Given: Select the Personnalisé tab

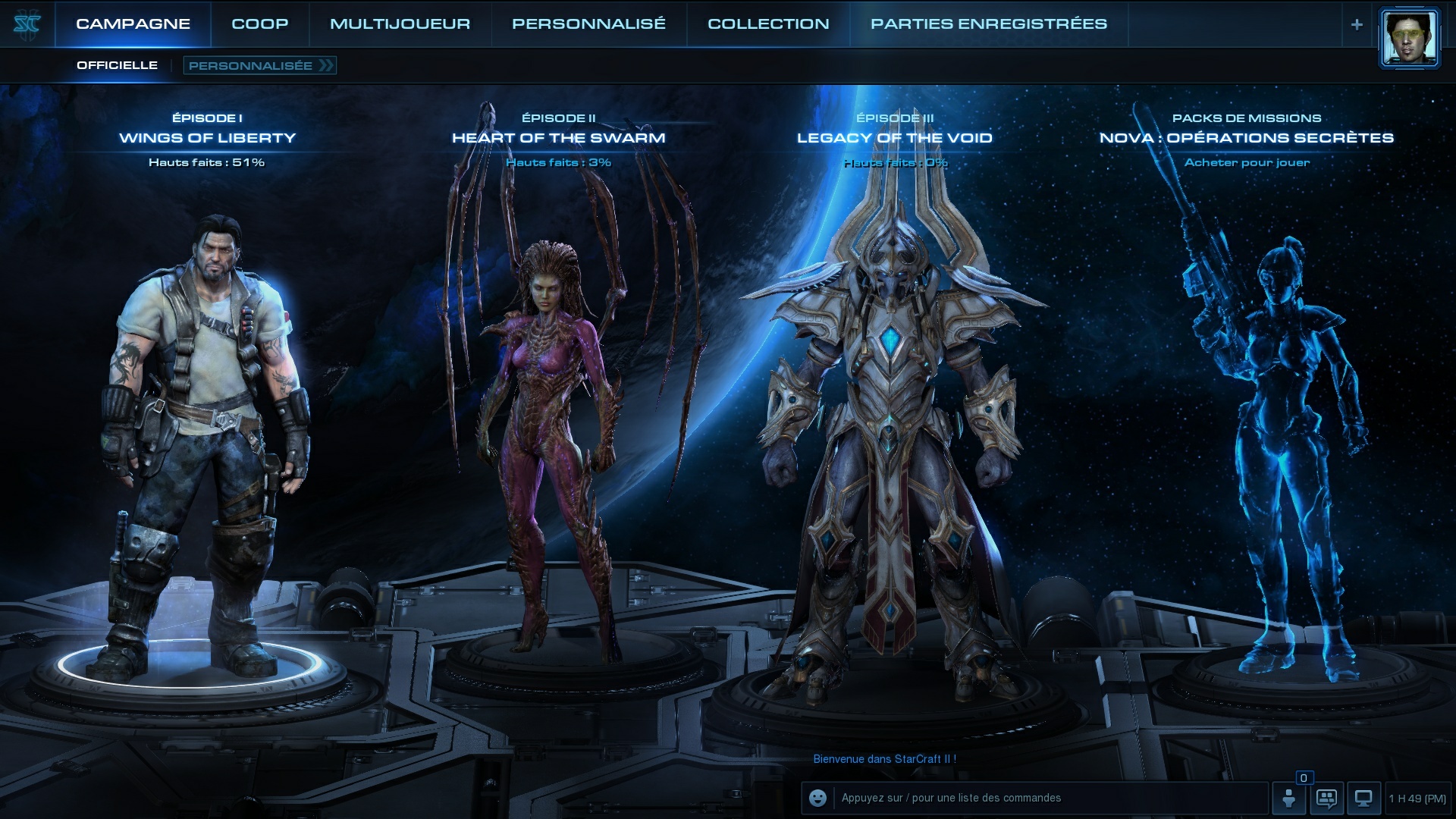Looking at the screenshot, I should tap(588, 24).
